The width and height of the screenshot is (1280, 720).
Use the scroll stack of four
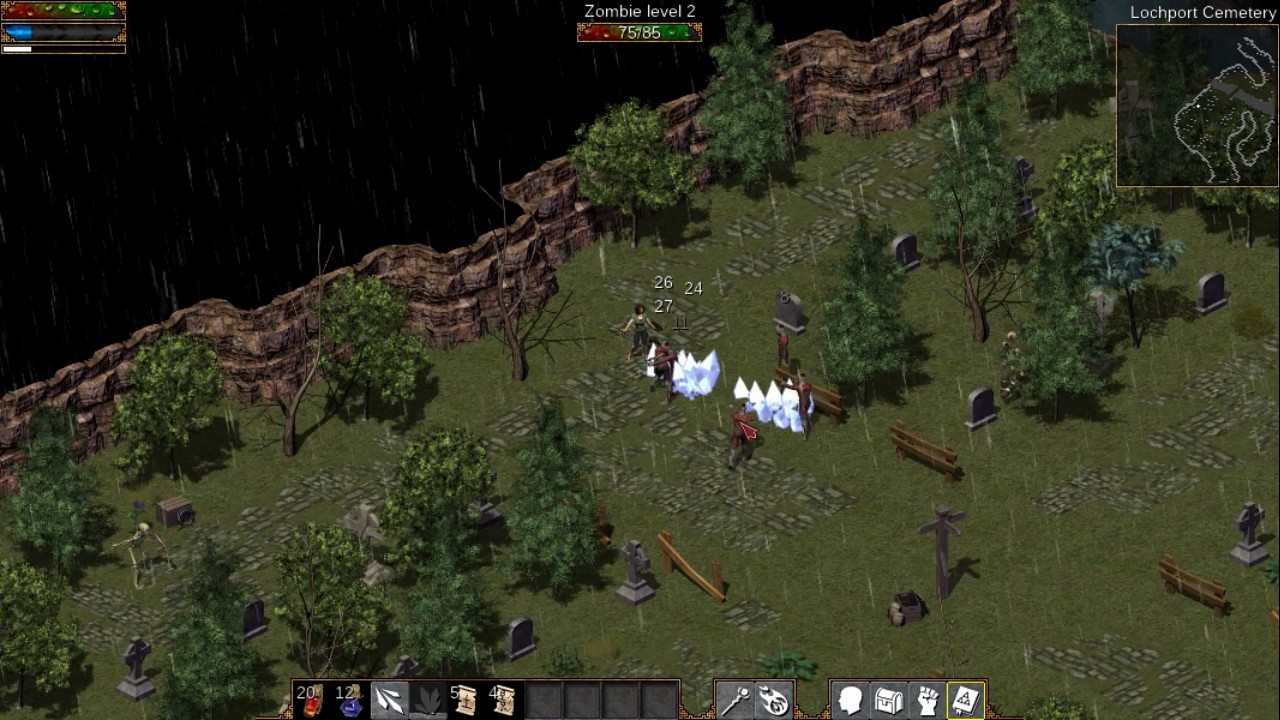(503, 700)
